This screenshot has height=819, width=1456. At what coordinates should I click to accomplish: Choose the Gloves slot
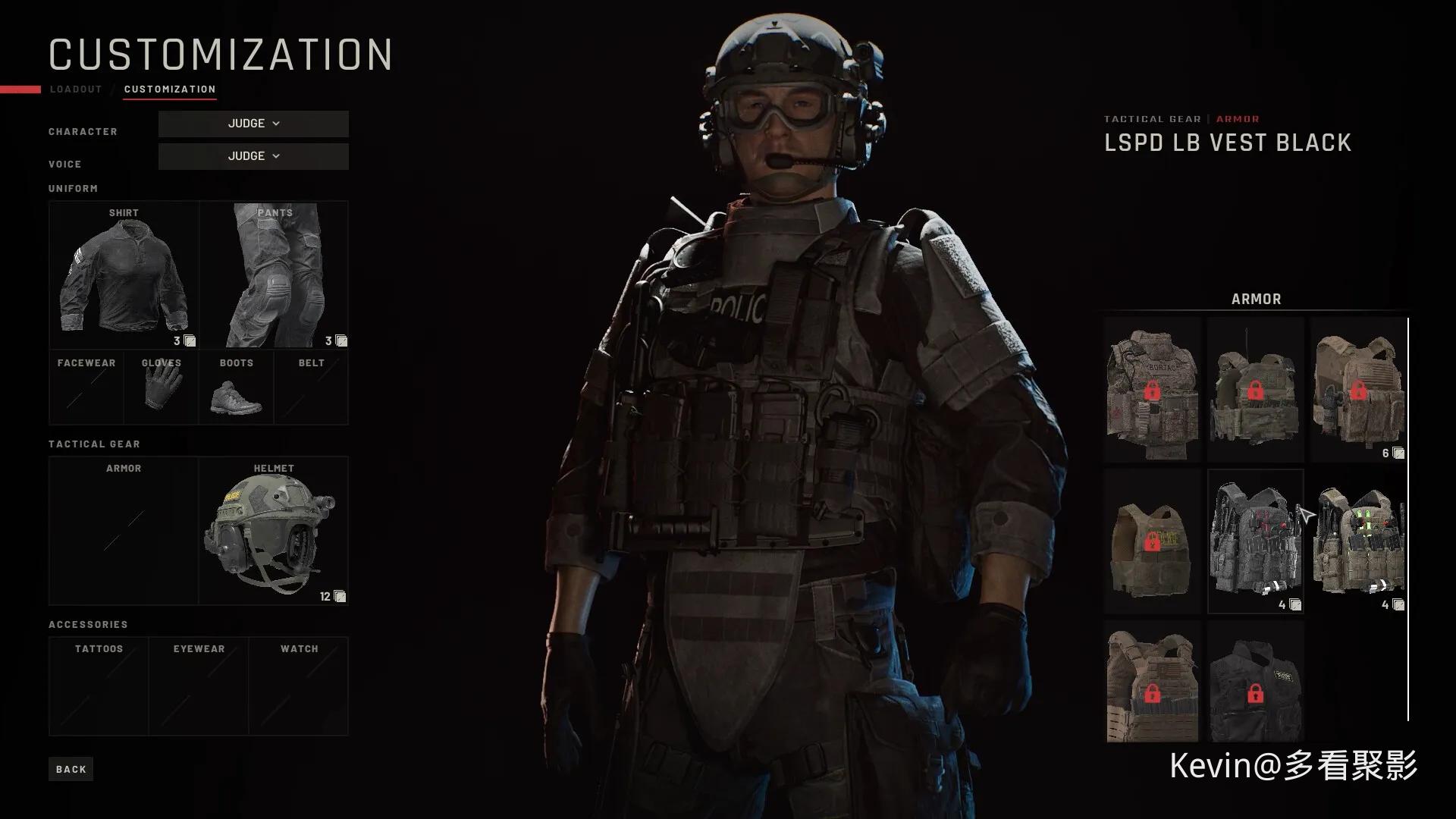161,388
